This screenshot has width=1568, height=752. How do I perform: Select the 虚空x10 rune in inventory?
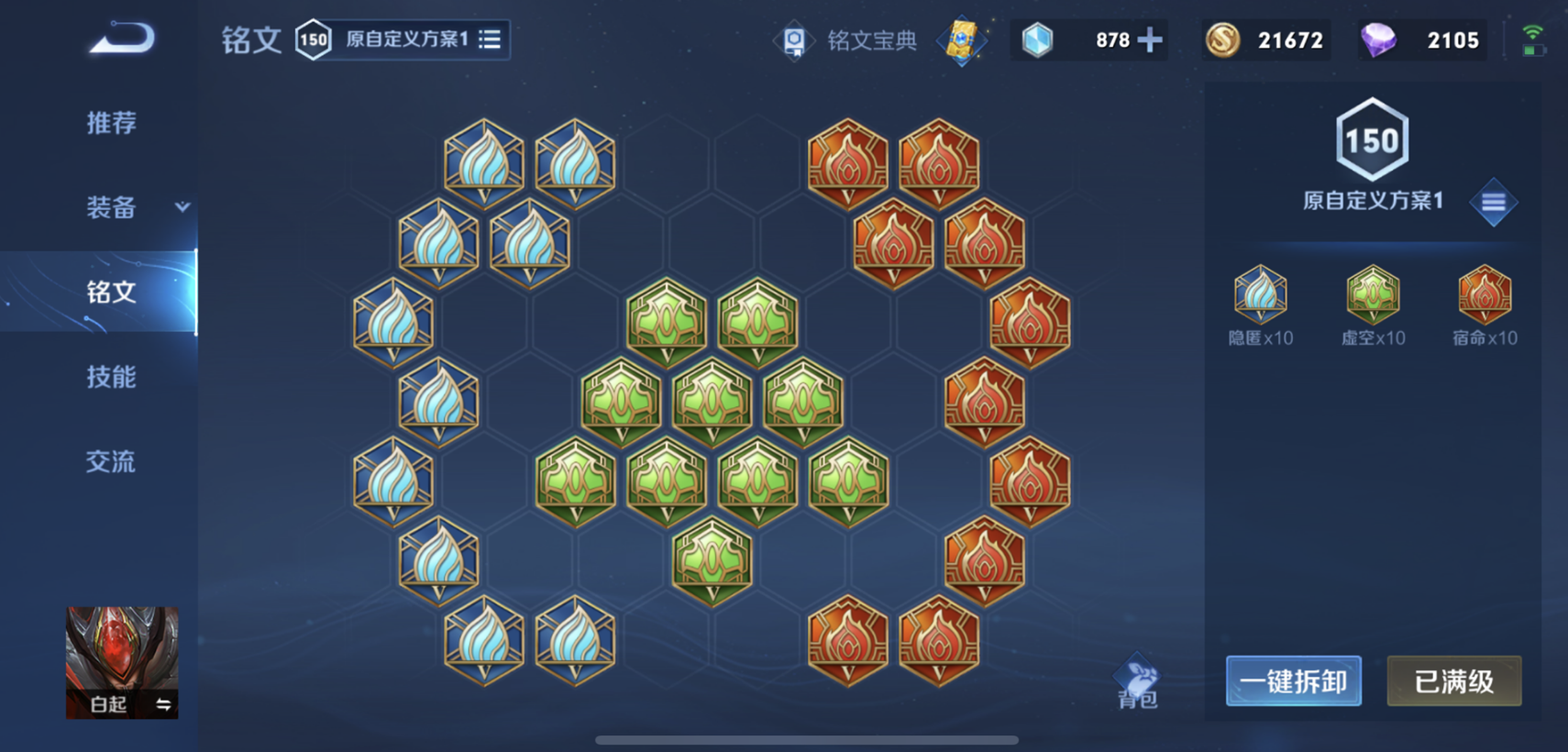pyautogui.click(x=1372, y=293)
